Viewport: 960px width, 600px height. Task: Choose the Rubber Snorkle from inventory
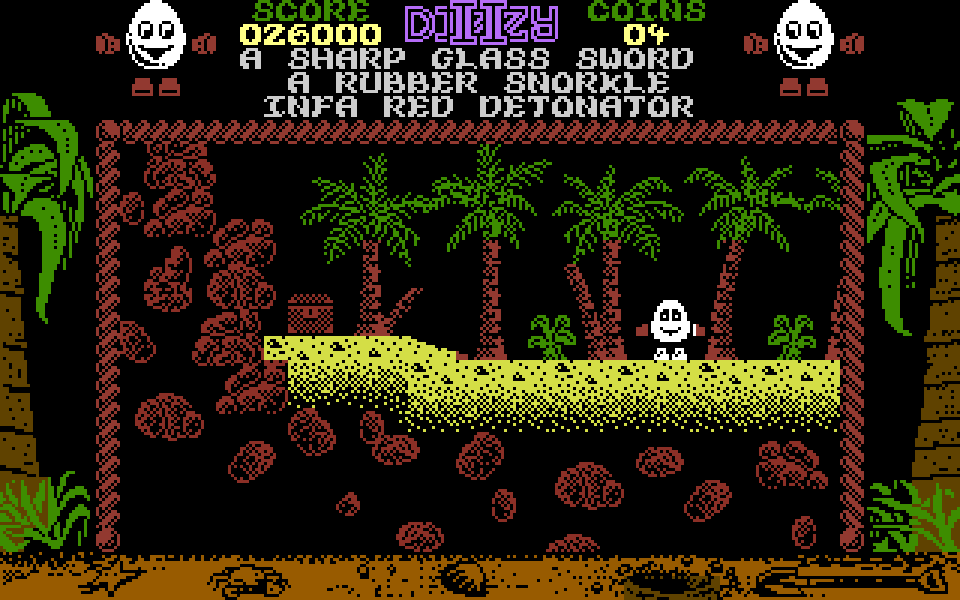479,82
